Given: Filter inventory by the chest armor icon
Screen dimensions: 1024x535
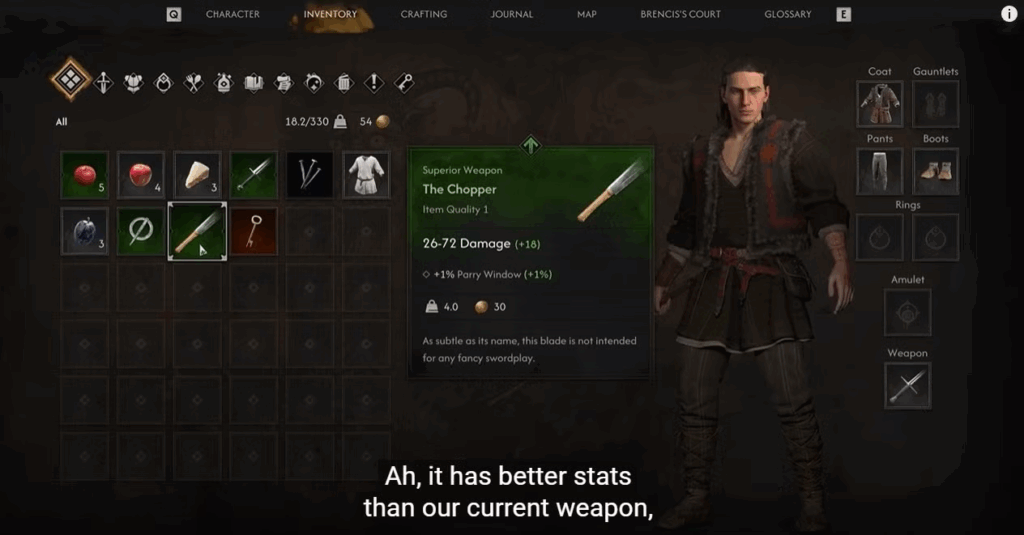Looking at the screenshot, I should point(133,82).
